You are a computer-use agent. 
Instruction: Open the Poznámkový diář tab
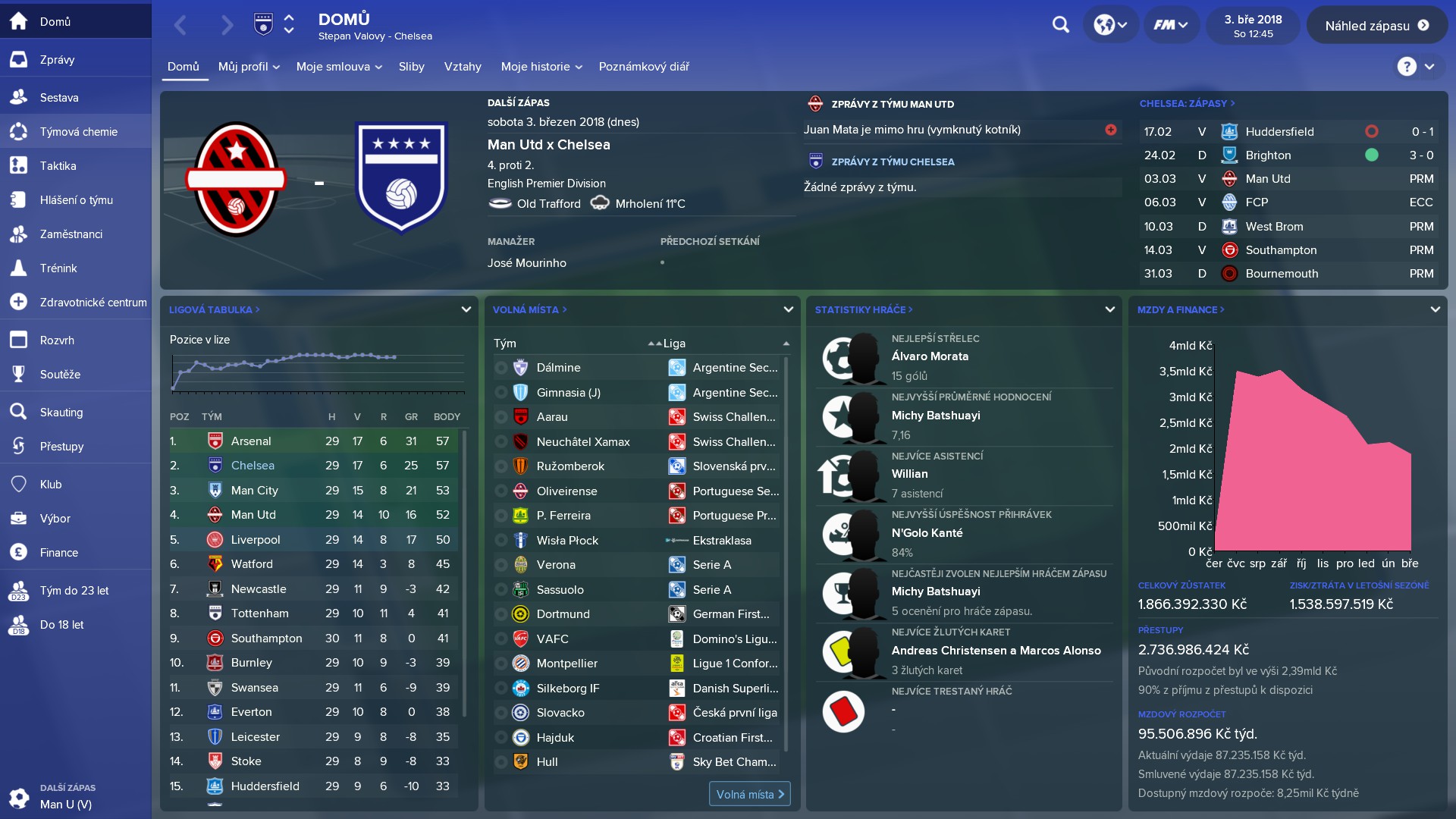click(643, 67)
